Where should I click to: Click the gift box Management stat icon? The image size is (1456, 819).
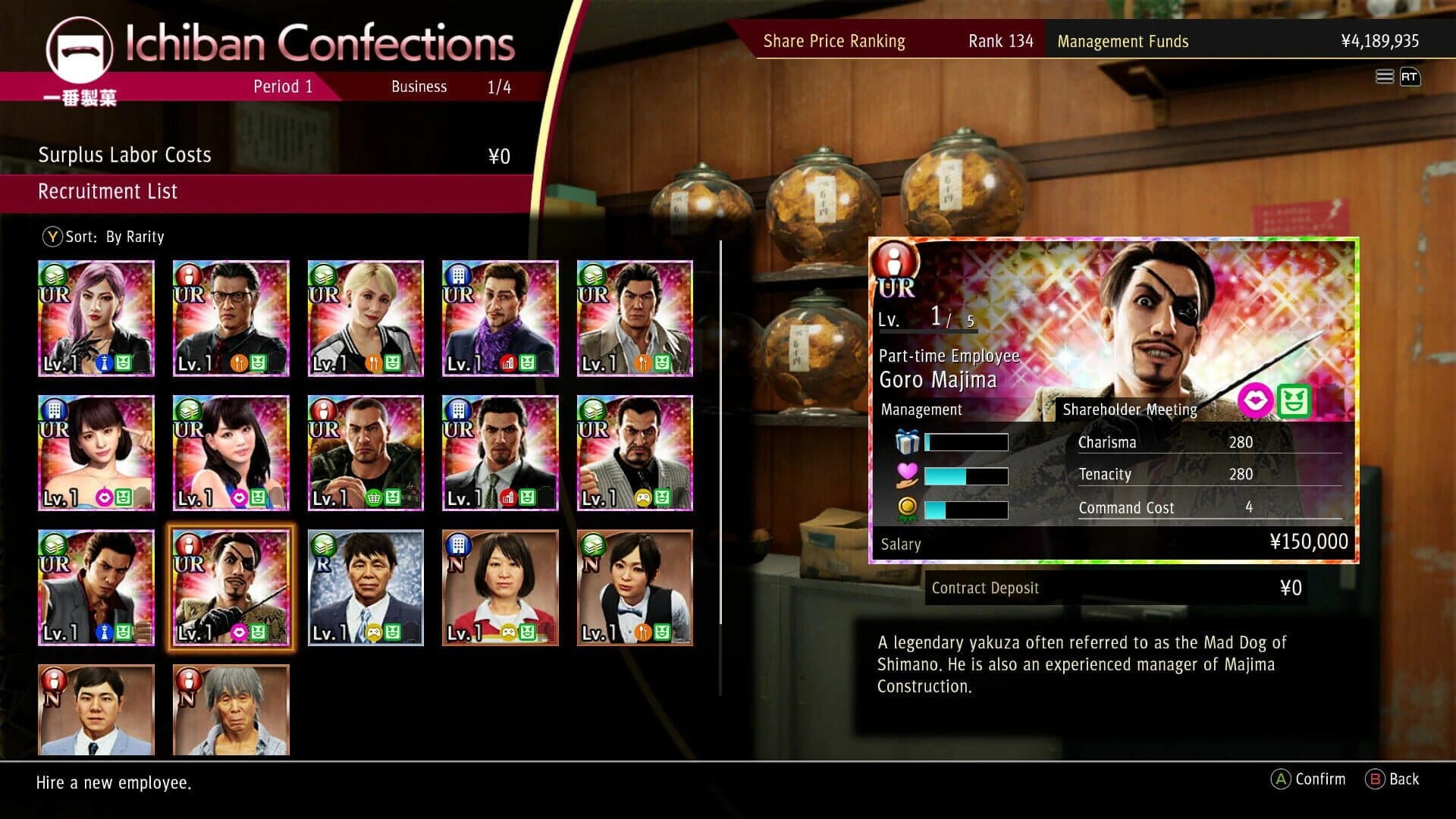pos(908,442)
